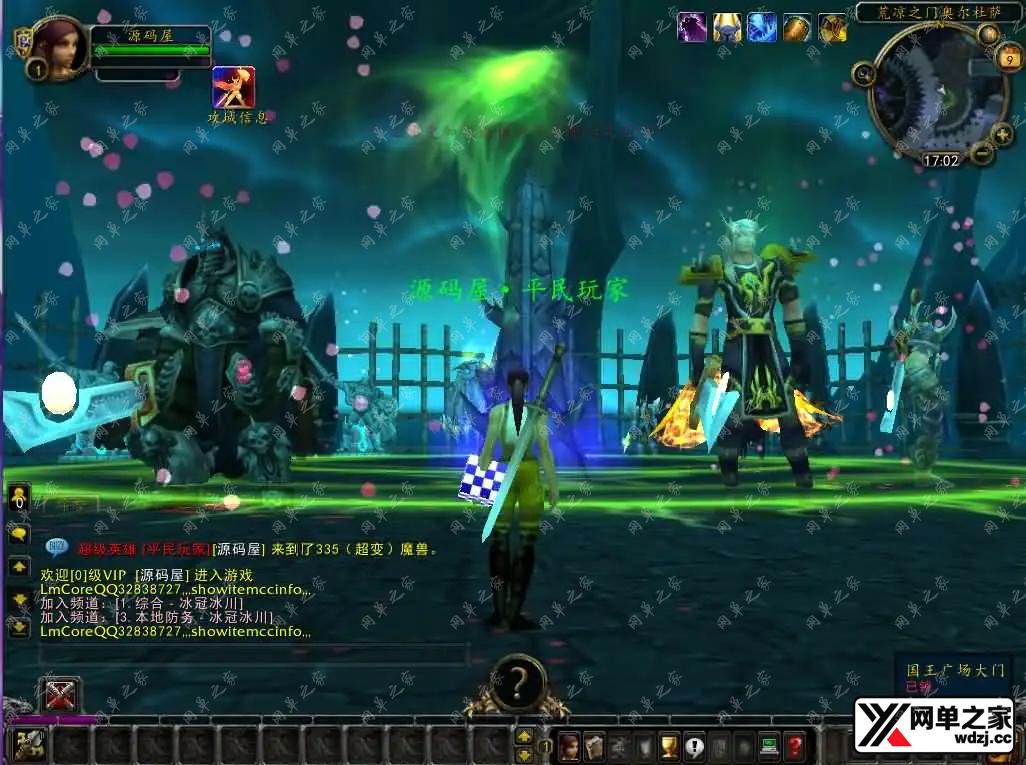The image size is (1026, 765).
Task: Open the character info micro button
Action: [x=569, y=745]
